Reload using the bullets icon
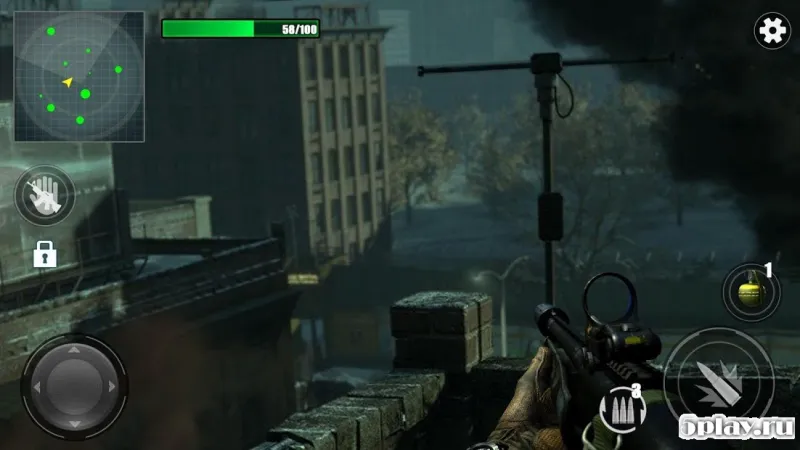Viewport: 800px width, 450px height. 622,409
